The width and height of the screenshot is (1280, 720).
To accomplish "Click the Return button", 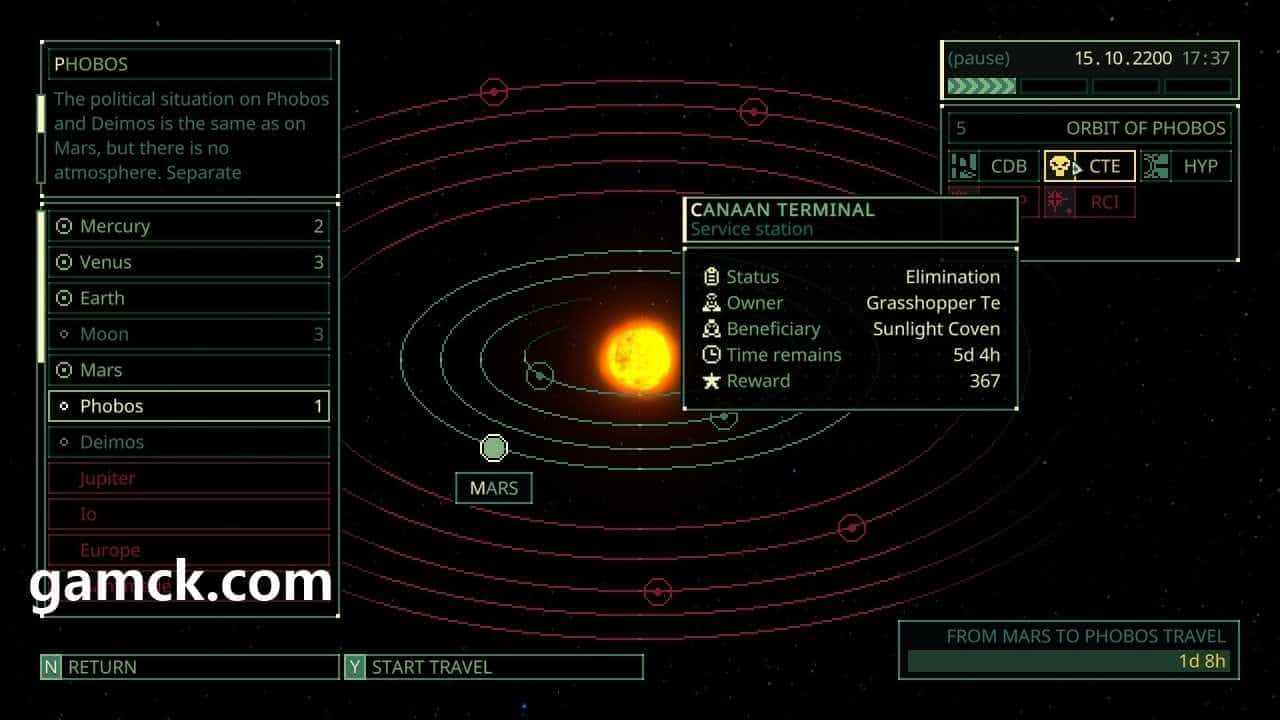I will [x=189, y=667].
